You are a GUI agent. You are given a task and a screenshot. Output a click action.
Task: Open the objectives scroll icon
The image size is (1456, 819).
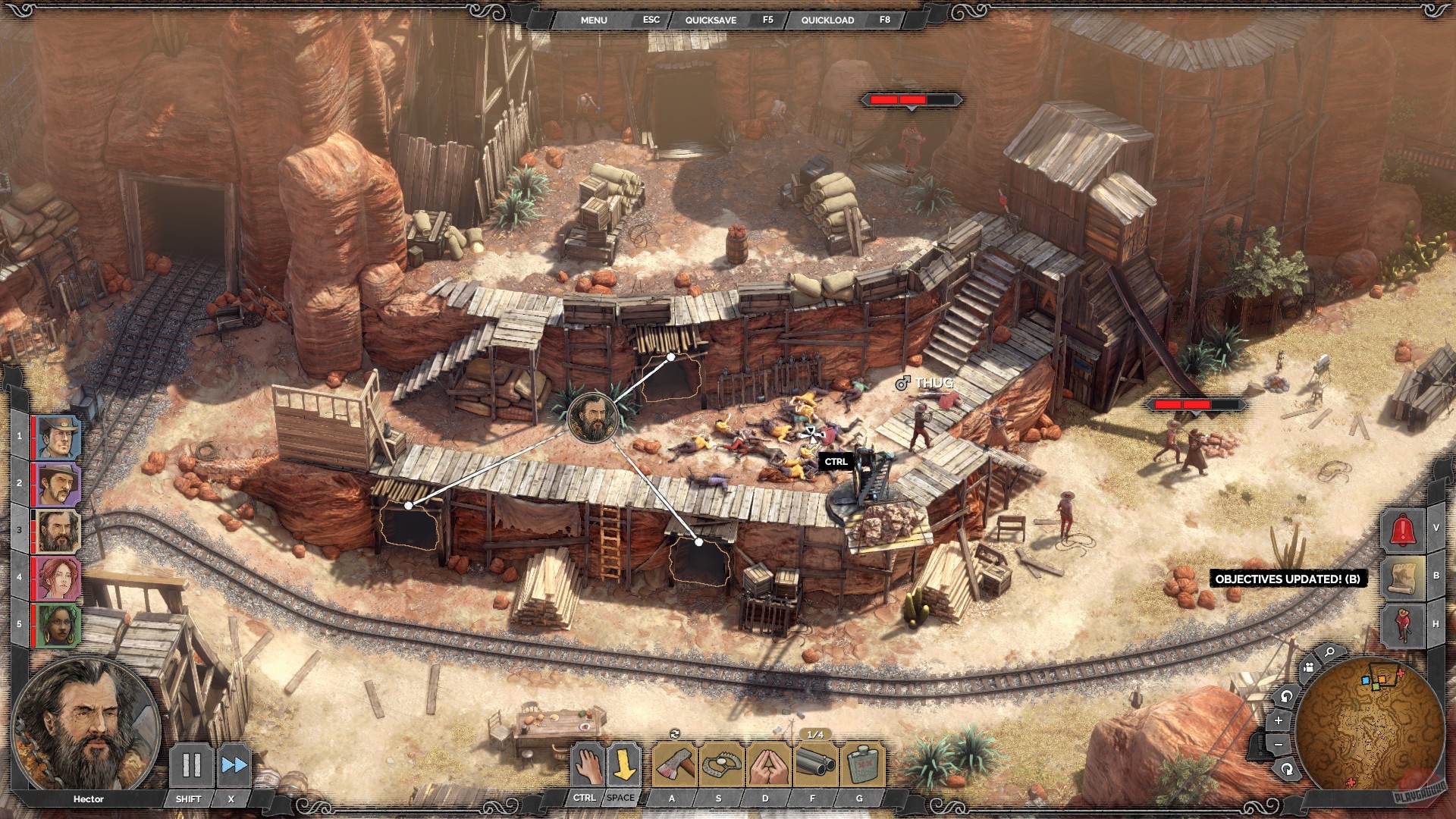click(1402, 576)
